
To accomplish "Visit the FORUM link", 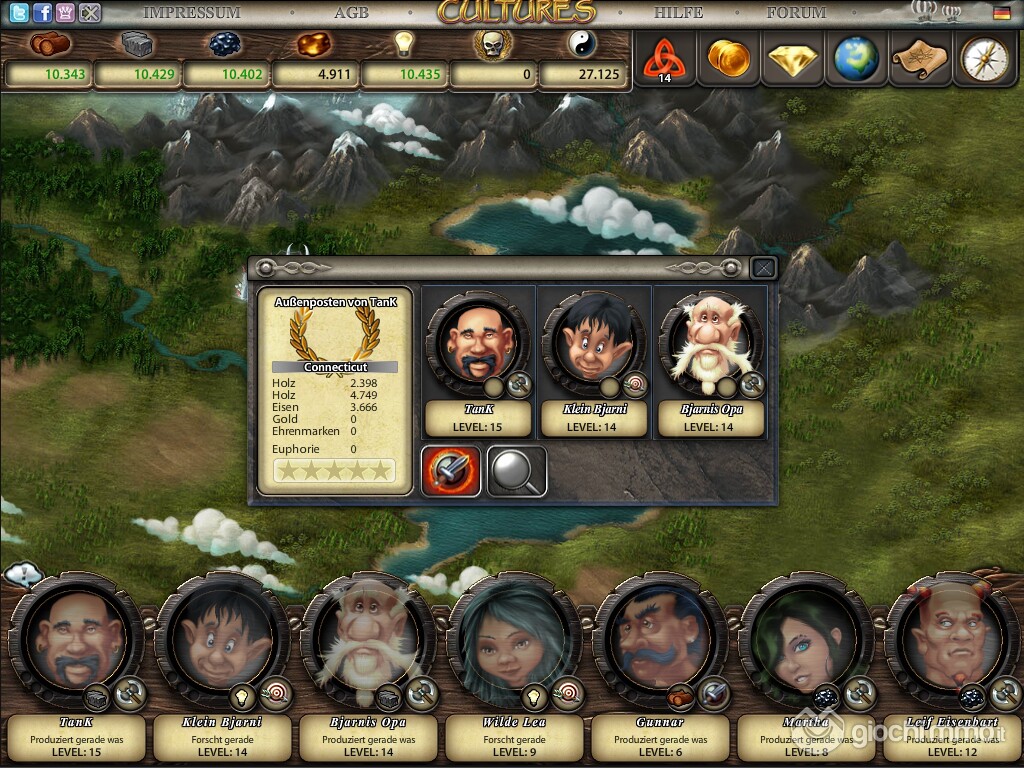I will point(796,13).
